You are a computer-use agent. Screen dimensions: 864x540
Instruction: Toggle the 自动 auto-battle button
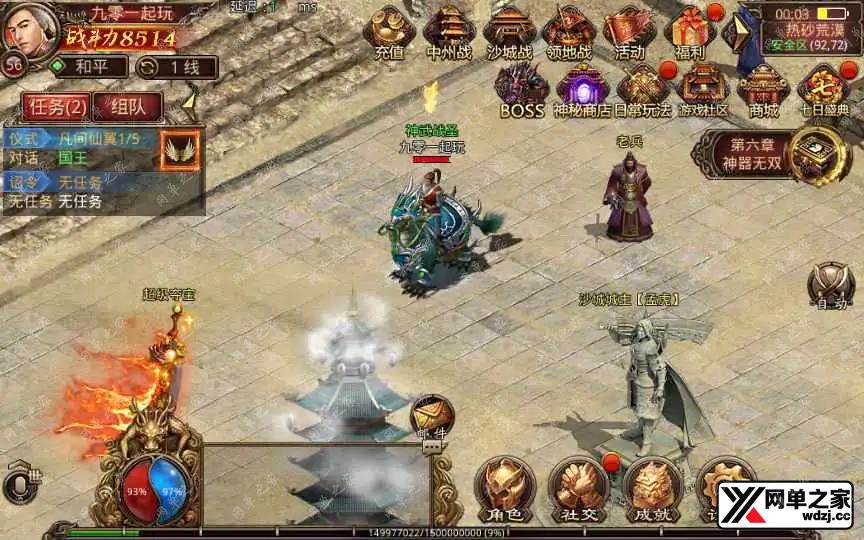click(830, 287)
